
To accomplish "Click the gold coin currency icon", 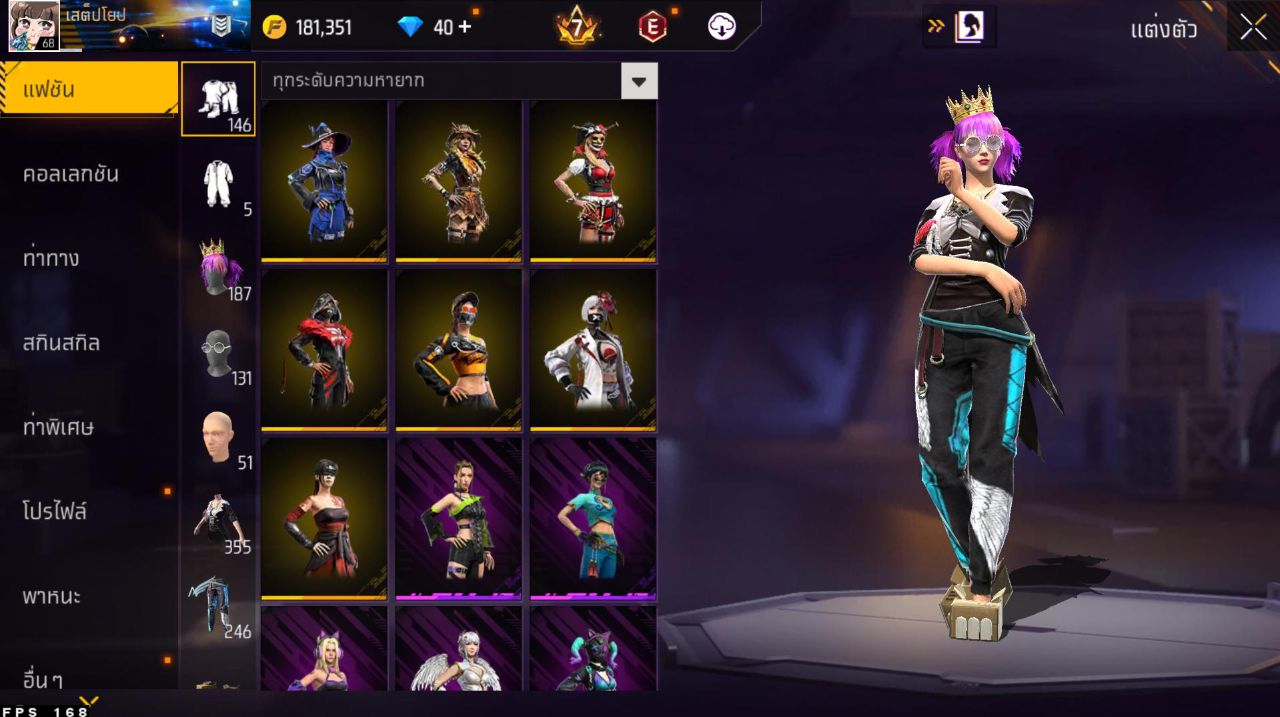I will [274, 27].
